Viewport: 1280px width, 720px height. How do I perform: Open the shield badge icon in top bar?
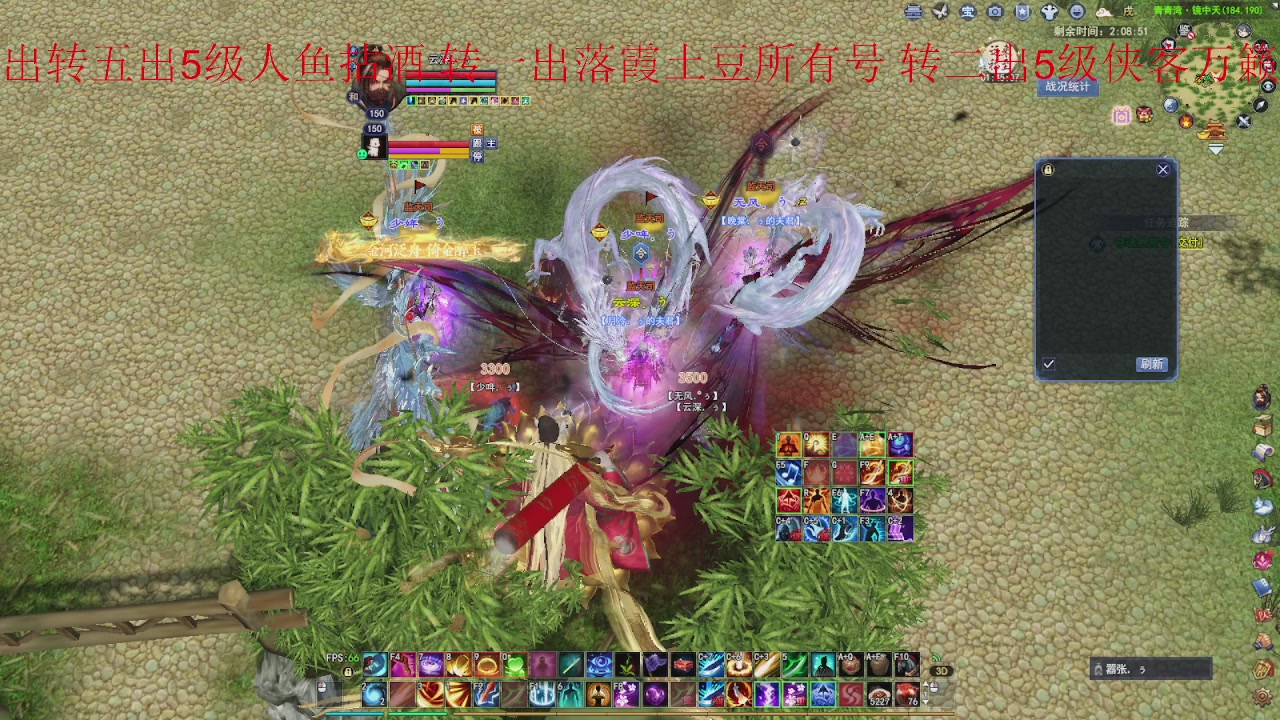tap(1022, 11)
